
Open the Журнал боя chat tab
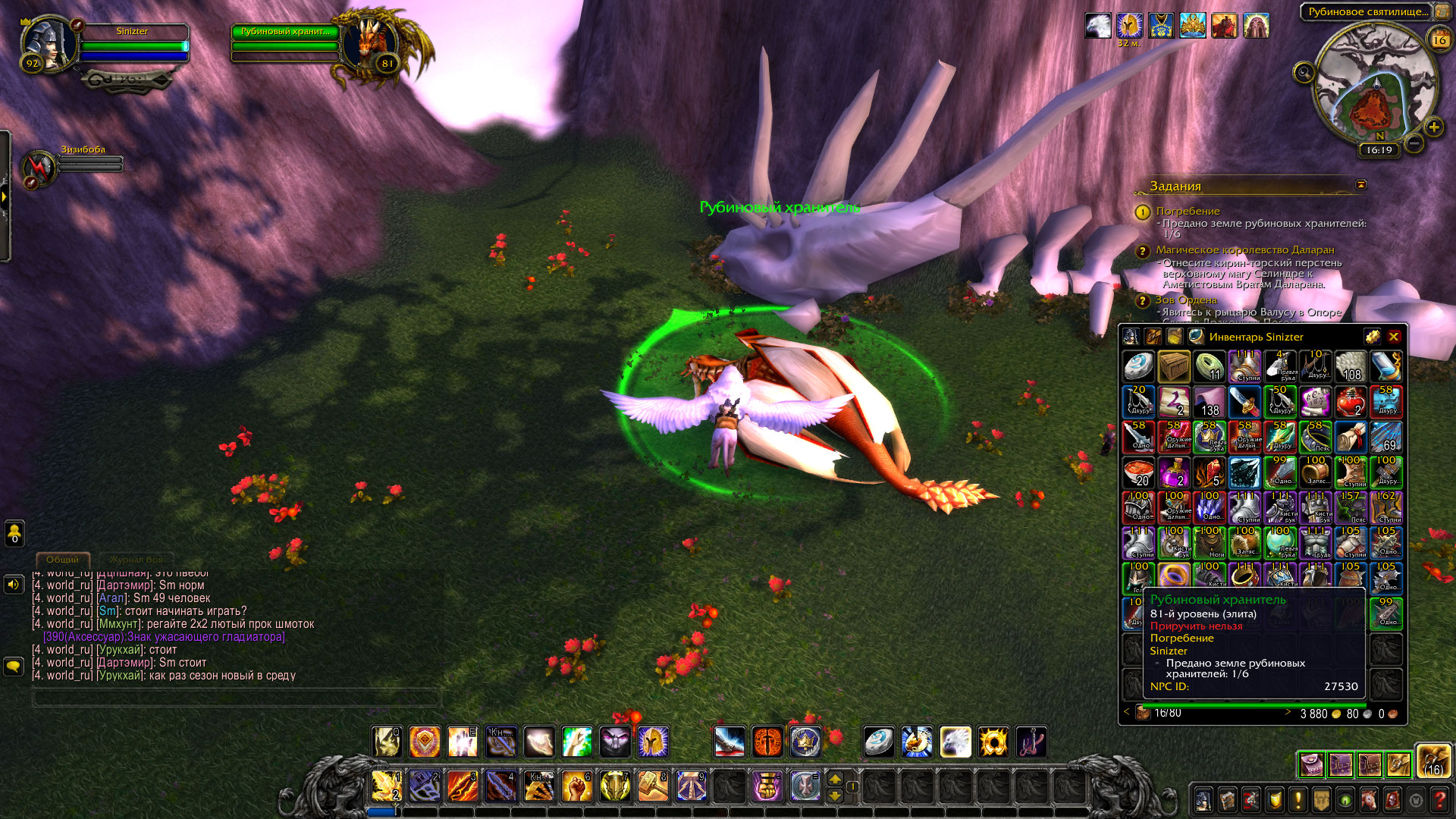(136, 560)
